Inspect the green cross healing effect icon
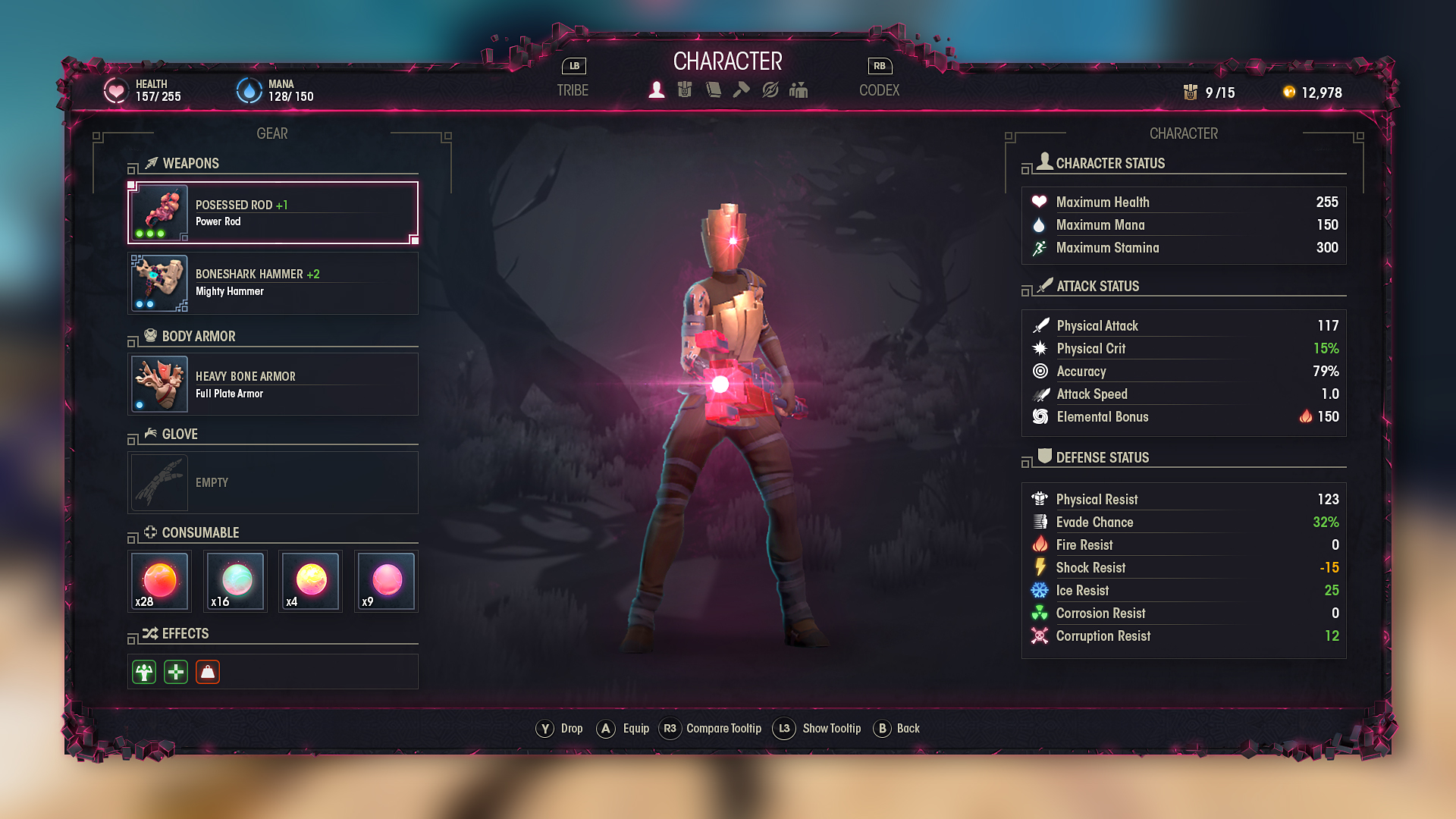This screenshot has width=1456, height=819. pyautogui.click(x=176, y=672)
